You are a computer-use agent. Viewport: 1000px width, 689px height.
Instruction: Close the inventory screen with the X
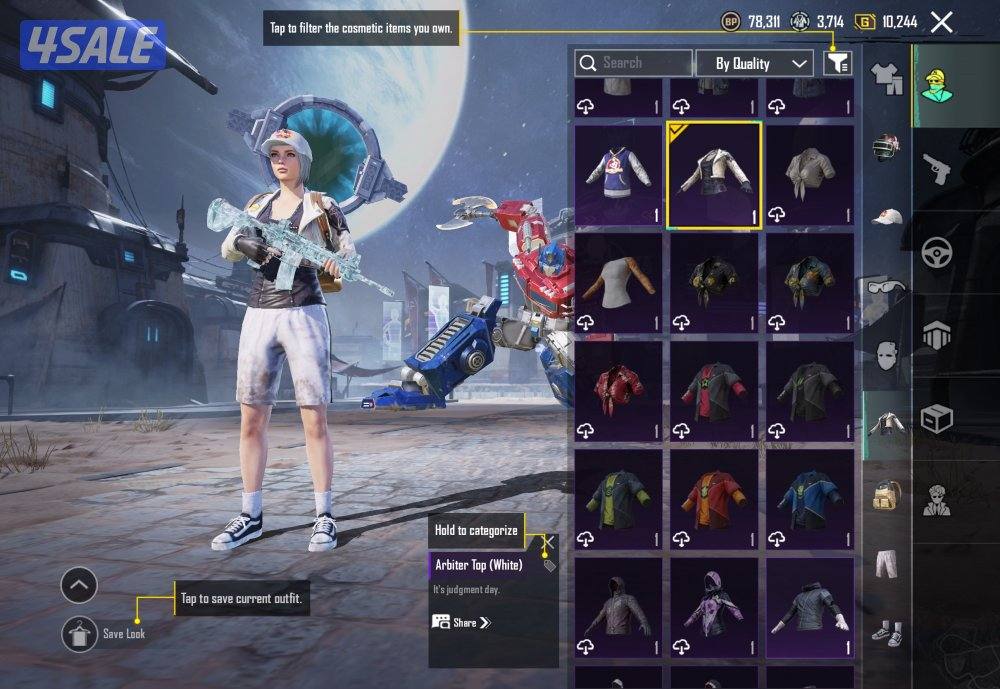coord(941,22)
